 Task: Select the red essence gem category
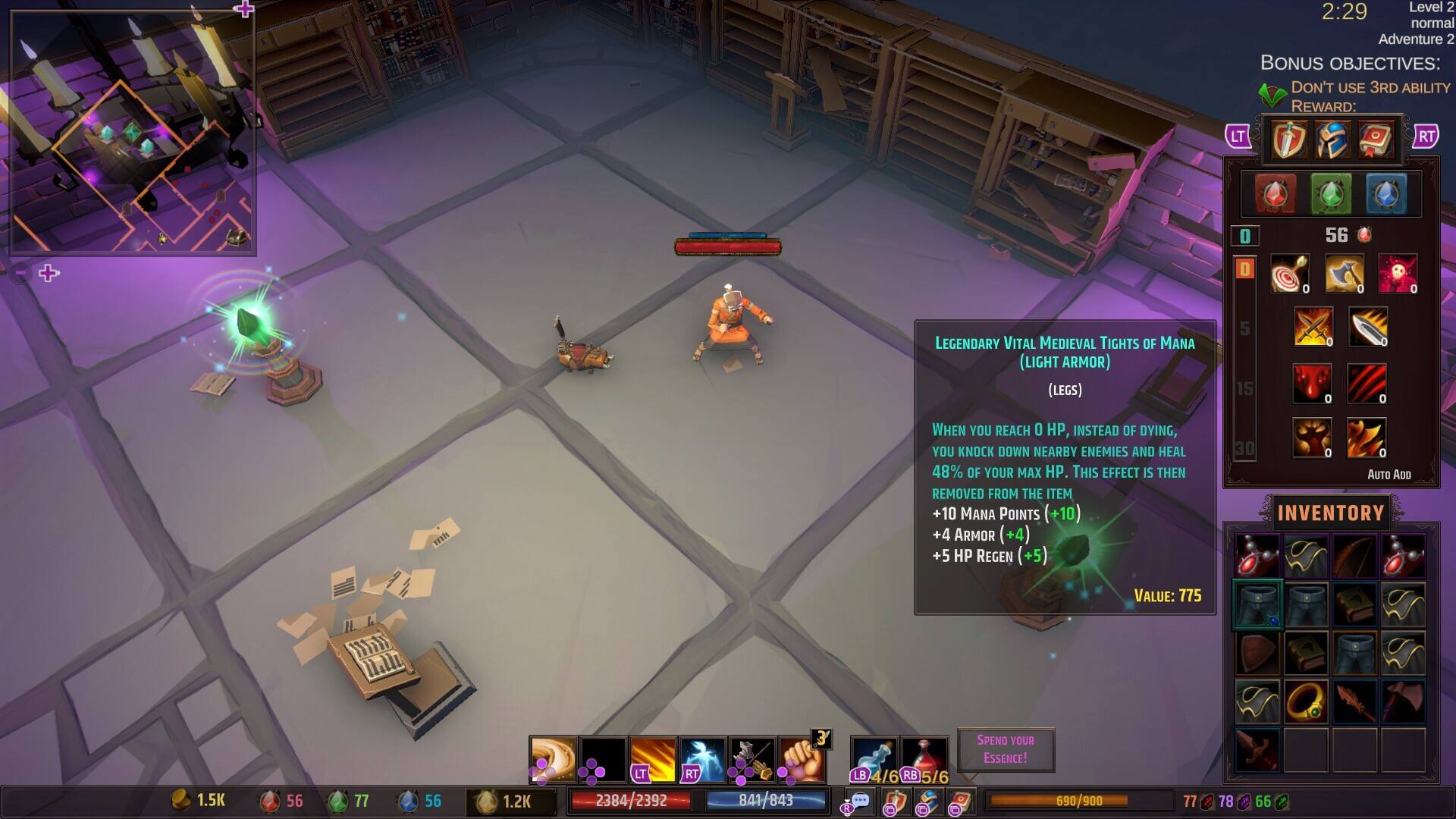click(1276, 194)
